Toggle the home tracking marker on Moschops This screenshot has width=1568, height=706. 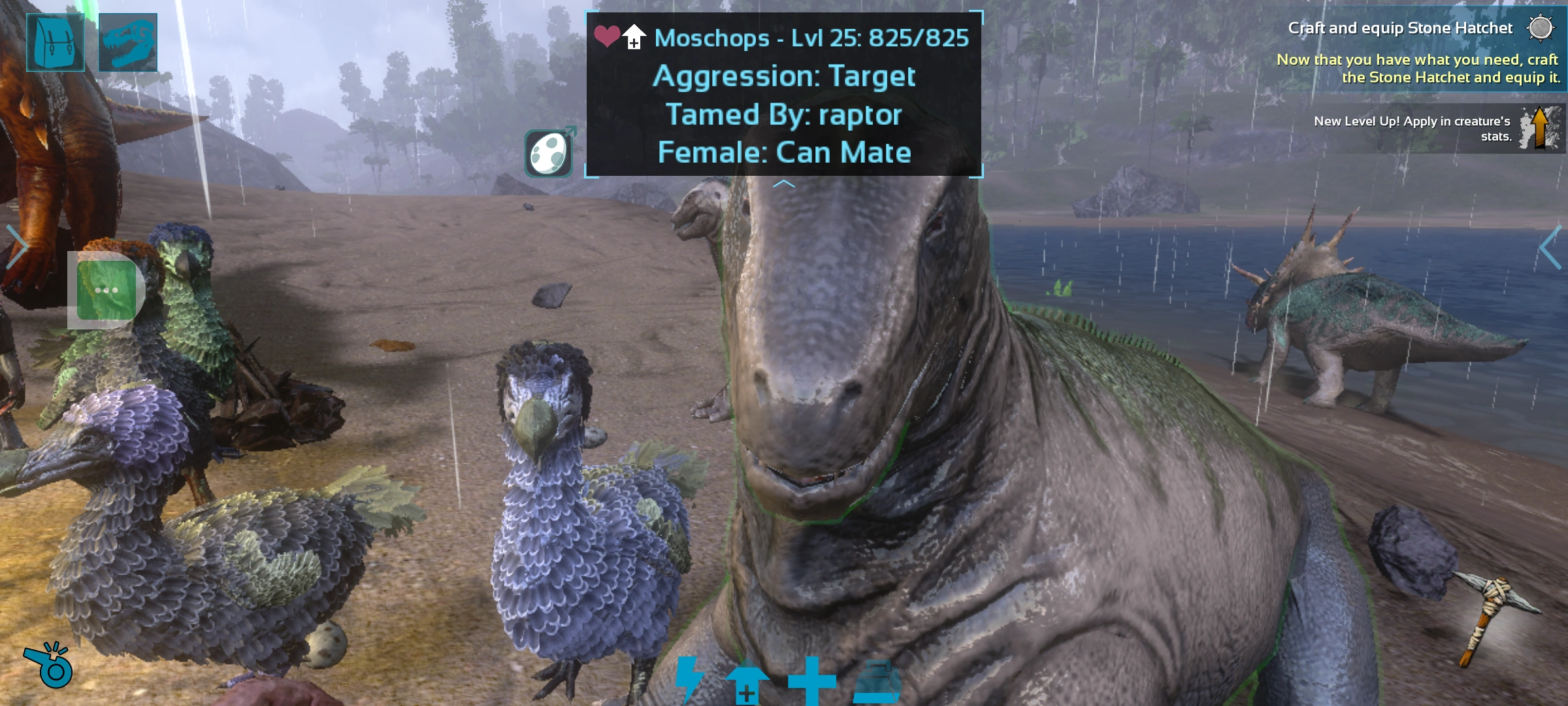click(x=633, y=36)
